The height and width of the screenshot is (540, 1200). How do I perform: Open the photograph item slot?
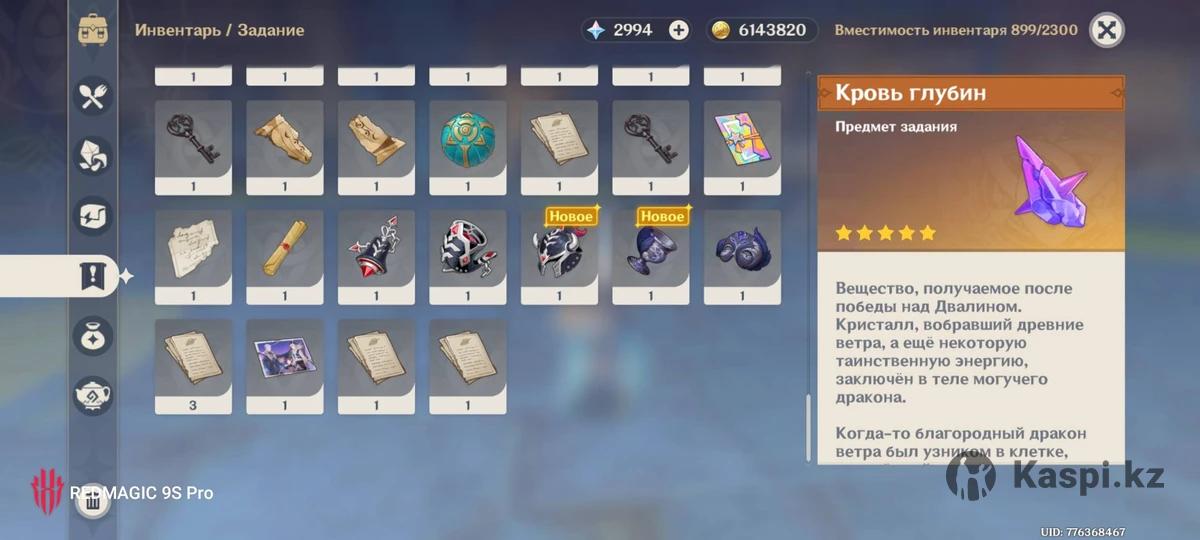click(x=285, y=360)
